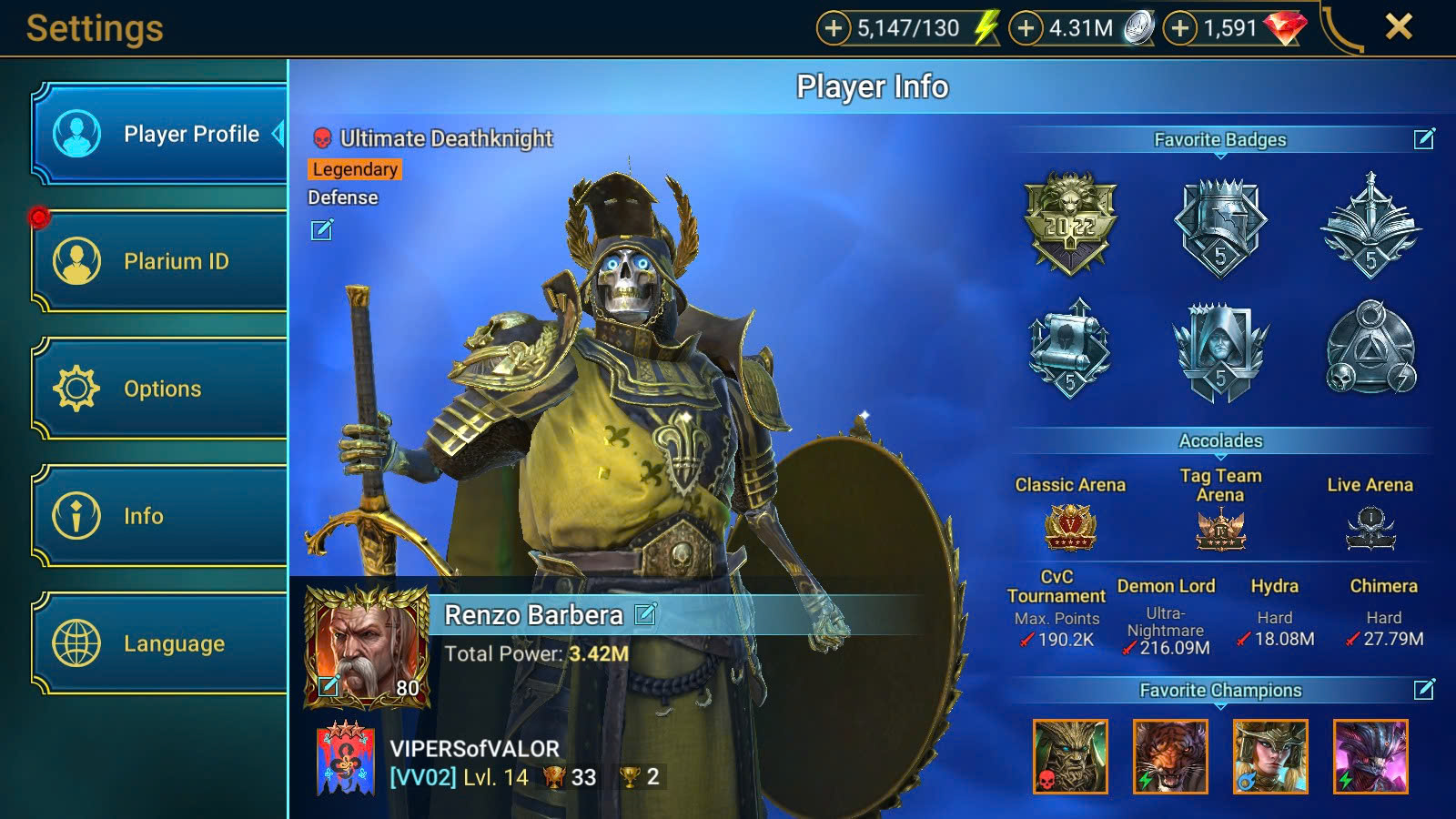
Task: Close the Settings screen
Action: [1399, 27]
